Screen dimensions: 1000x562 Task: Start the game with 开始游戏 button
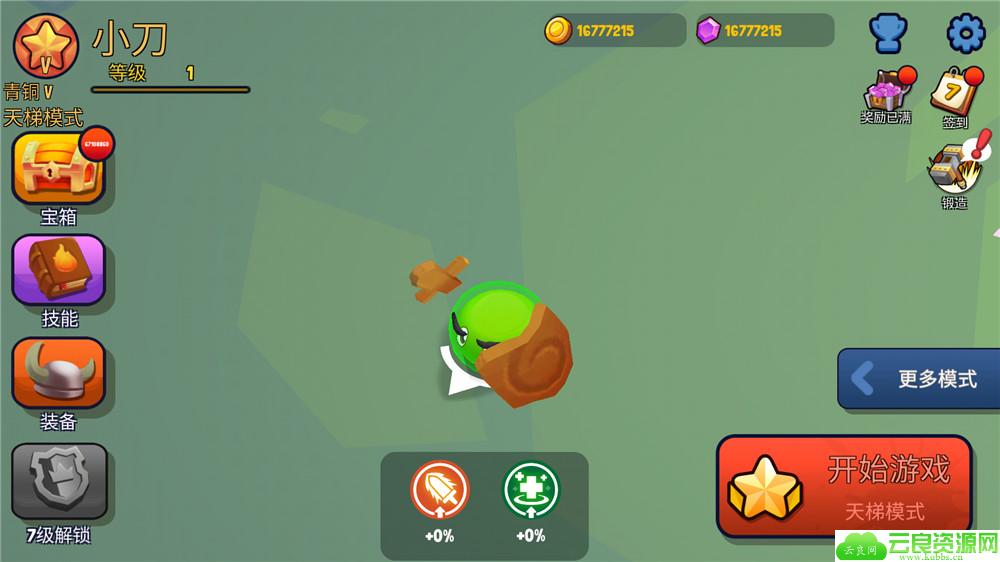pyautogui.click(x=844, y=486)
